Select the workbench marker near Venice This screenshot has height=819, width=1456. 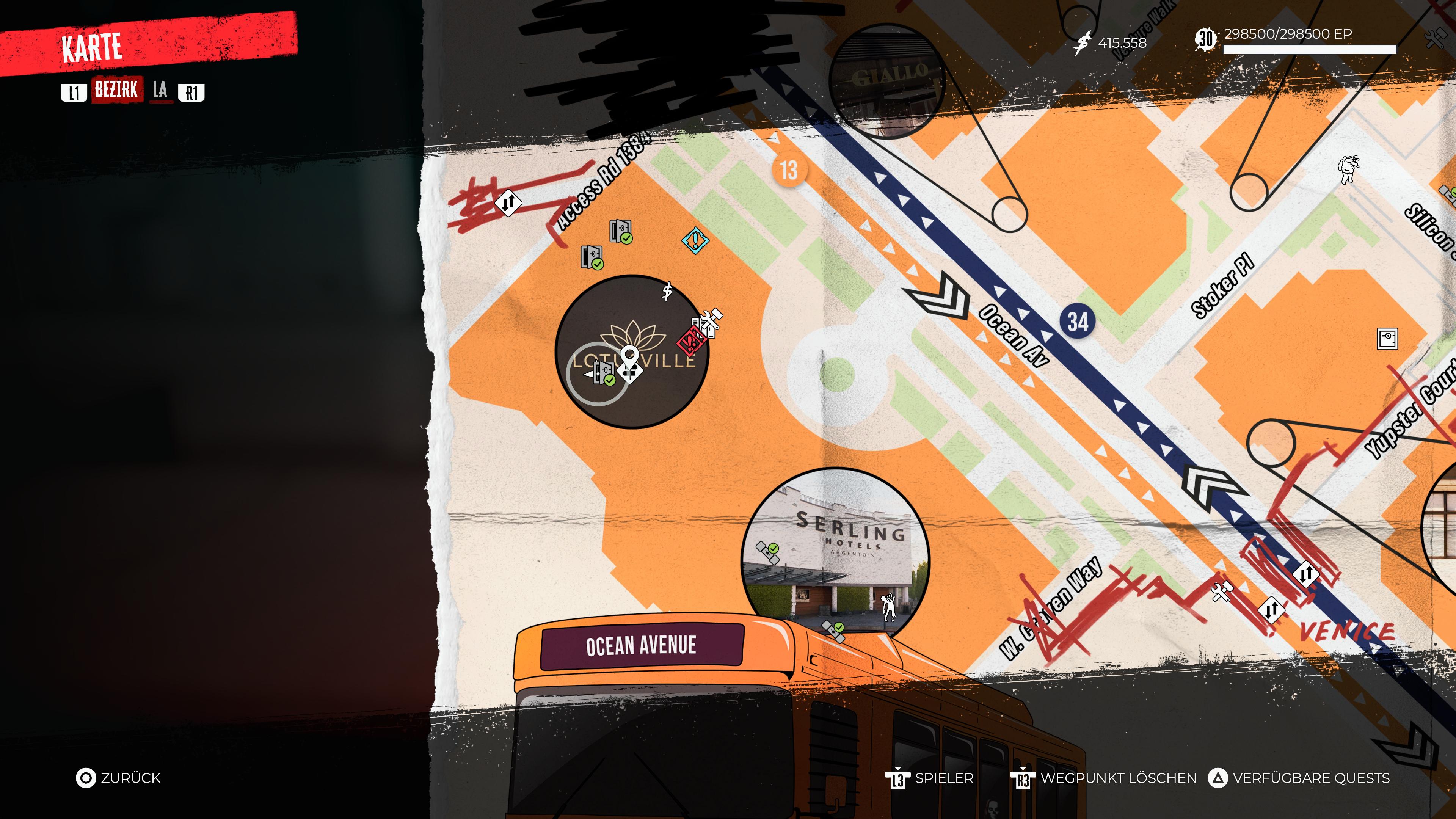coord(1222,592)
